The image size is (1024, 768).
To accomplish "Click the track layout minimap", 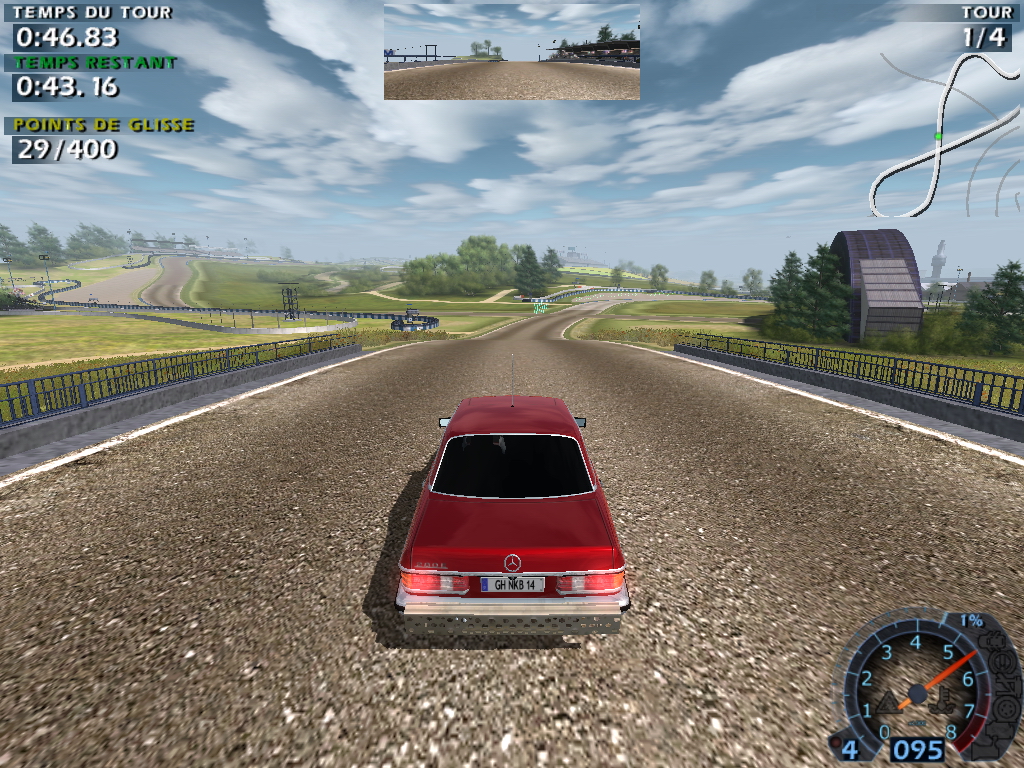I will 944,135.
